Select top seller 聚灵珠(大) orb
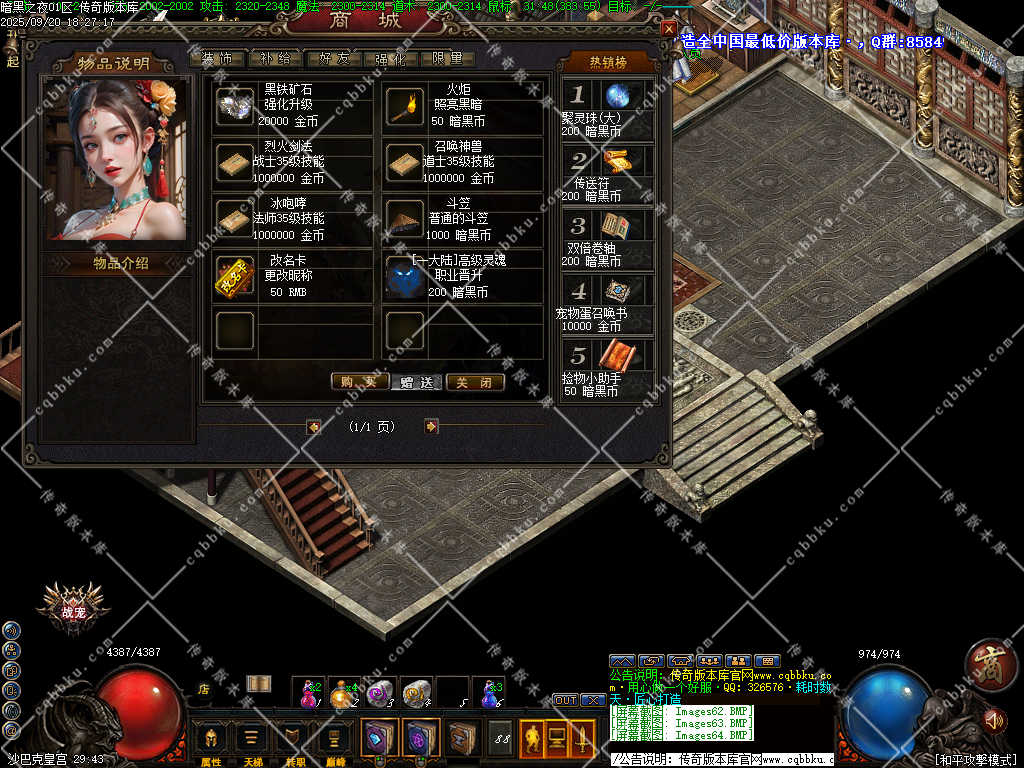Image resolution: width=1024 pixels, height=768 pixels. (618, 96)
